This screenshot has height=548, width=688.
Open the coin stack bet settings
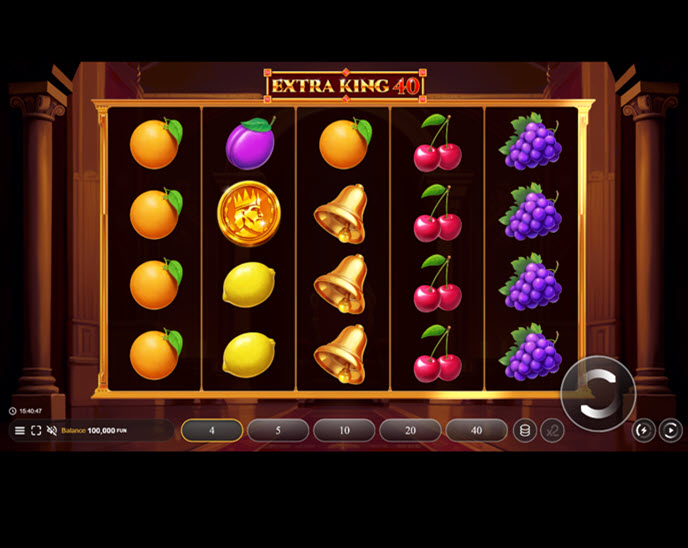[523, 430]
